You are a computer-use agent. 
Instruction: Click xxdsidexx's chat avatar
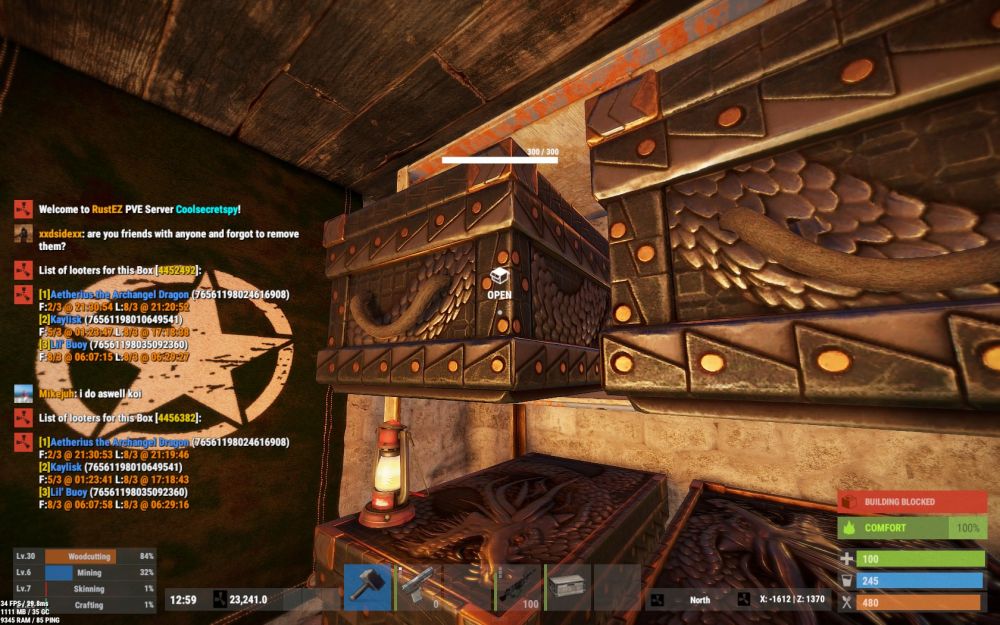pos(23,233)
